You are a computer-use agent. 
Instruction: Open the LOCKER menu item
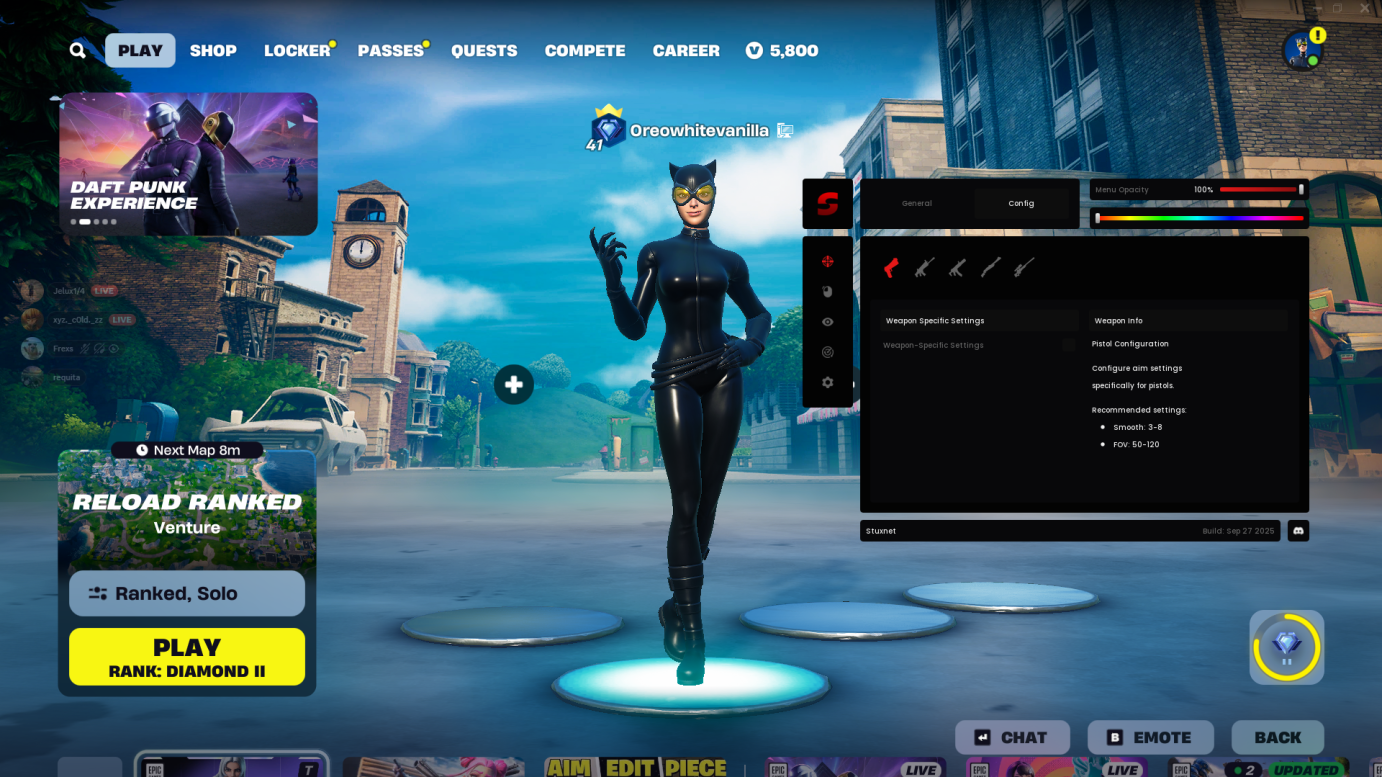(x=295, y=50)
